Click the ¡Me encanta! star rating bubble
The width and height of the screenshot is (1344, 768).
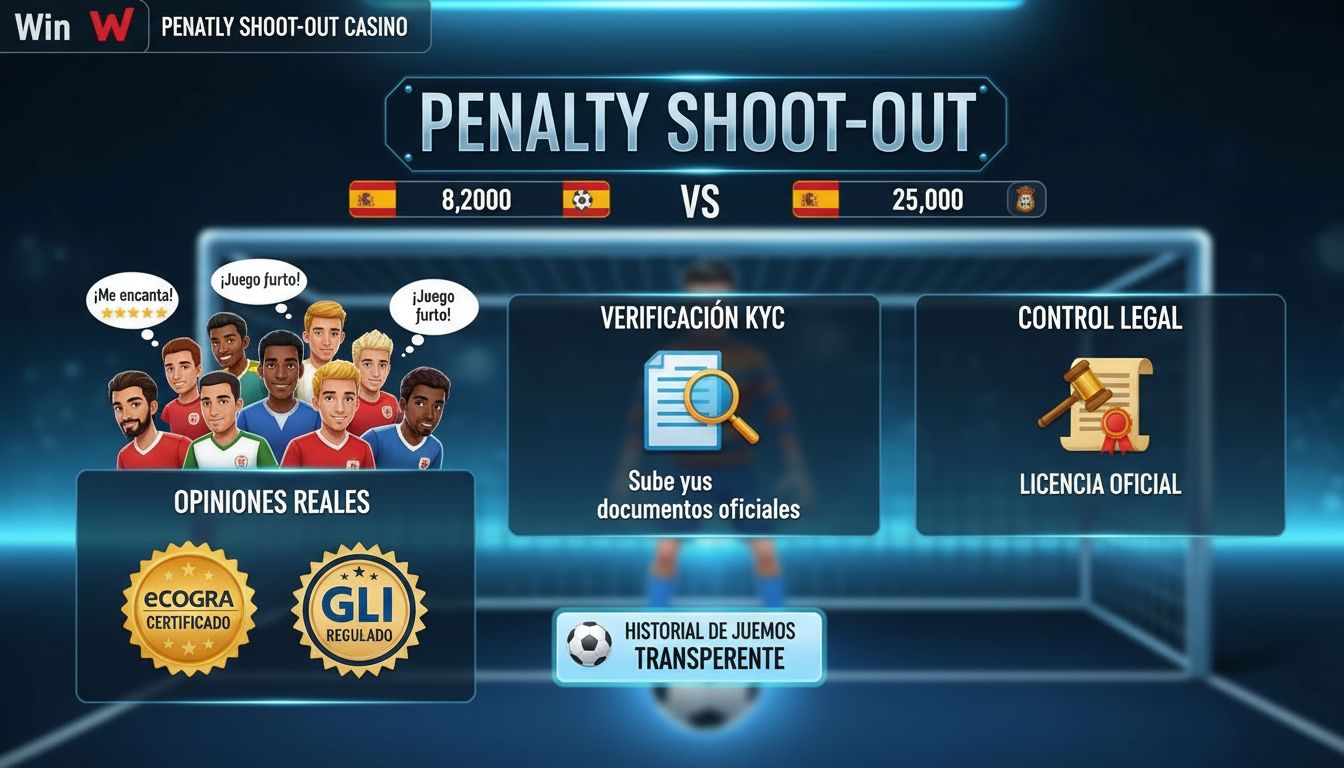click(132, 303)
